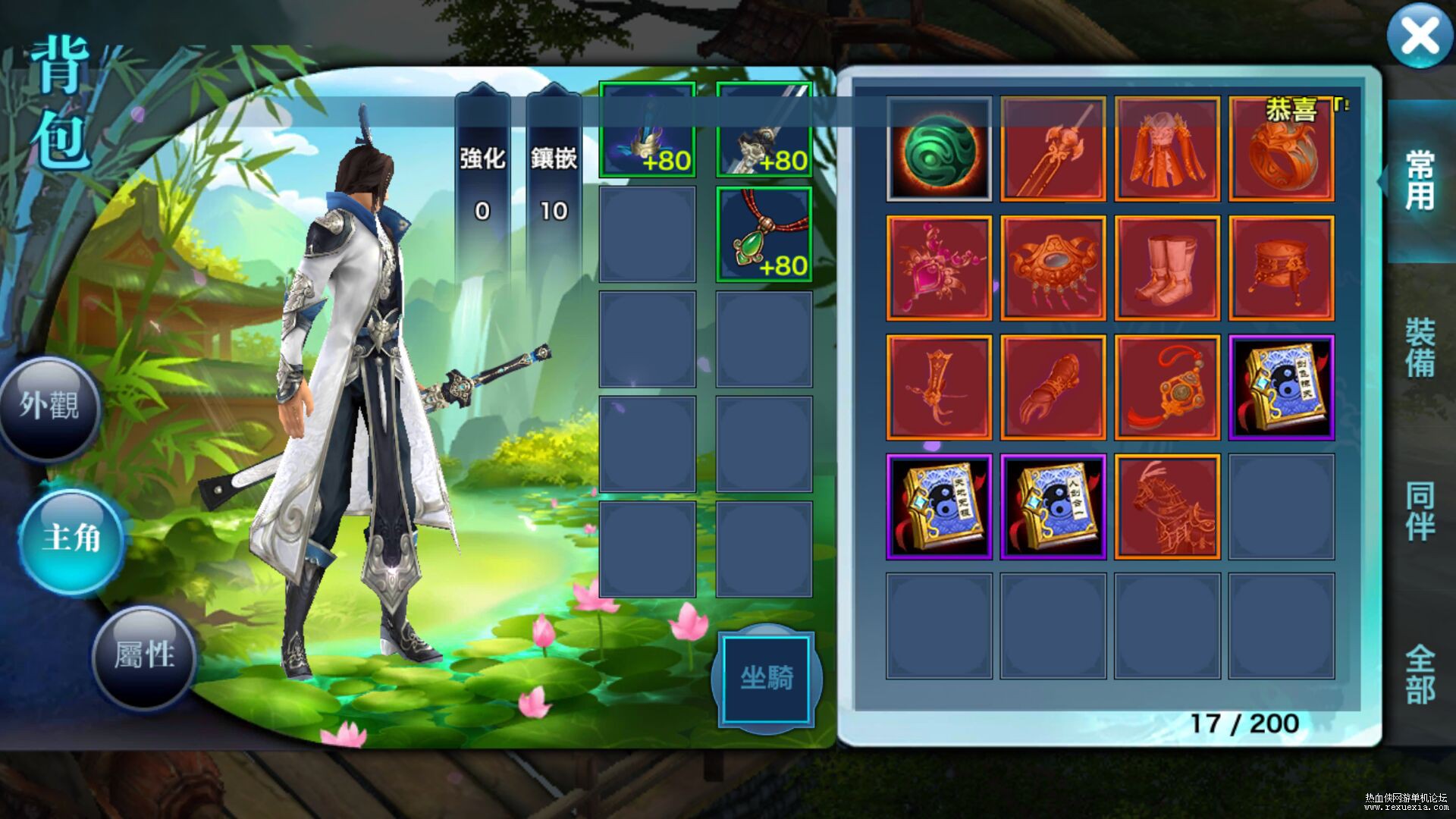Image resolution: width=1456 pixels, height=819 pixels.
Task: Close the backpack window
Action: click(x=1420, y=36)
